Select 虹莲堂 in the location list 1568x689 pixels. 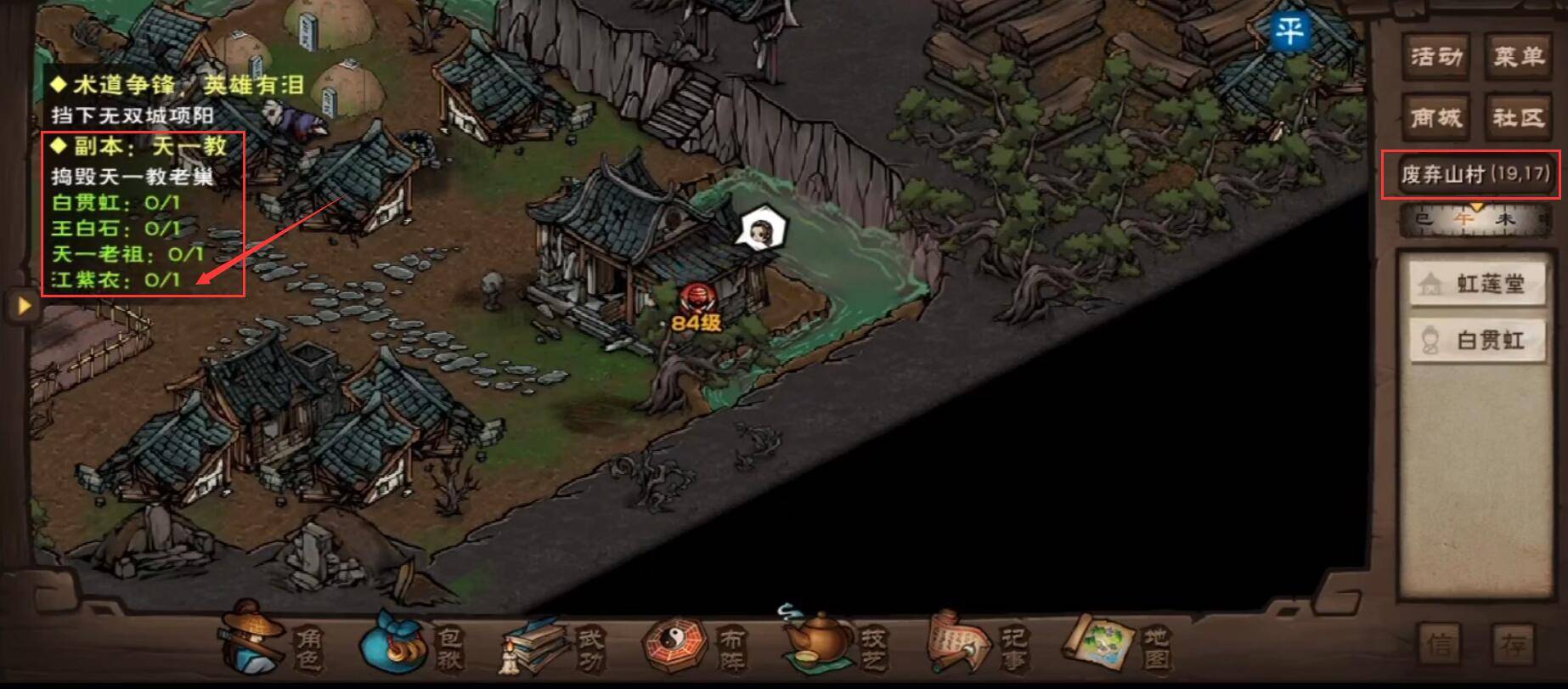[1477, 284]
